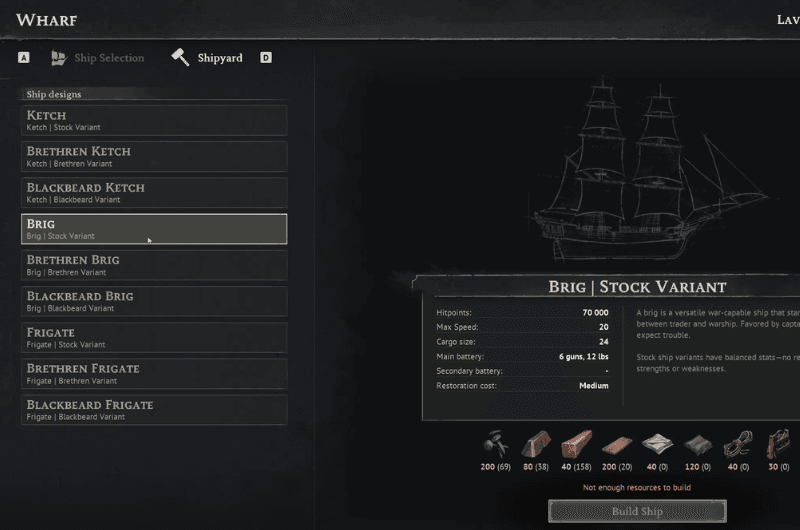The height and width of the screenshot is (530, 800).
Task: Pick the Frigate stock variant design
Action: coord(154,337)
